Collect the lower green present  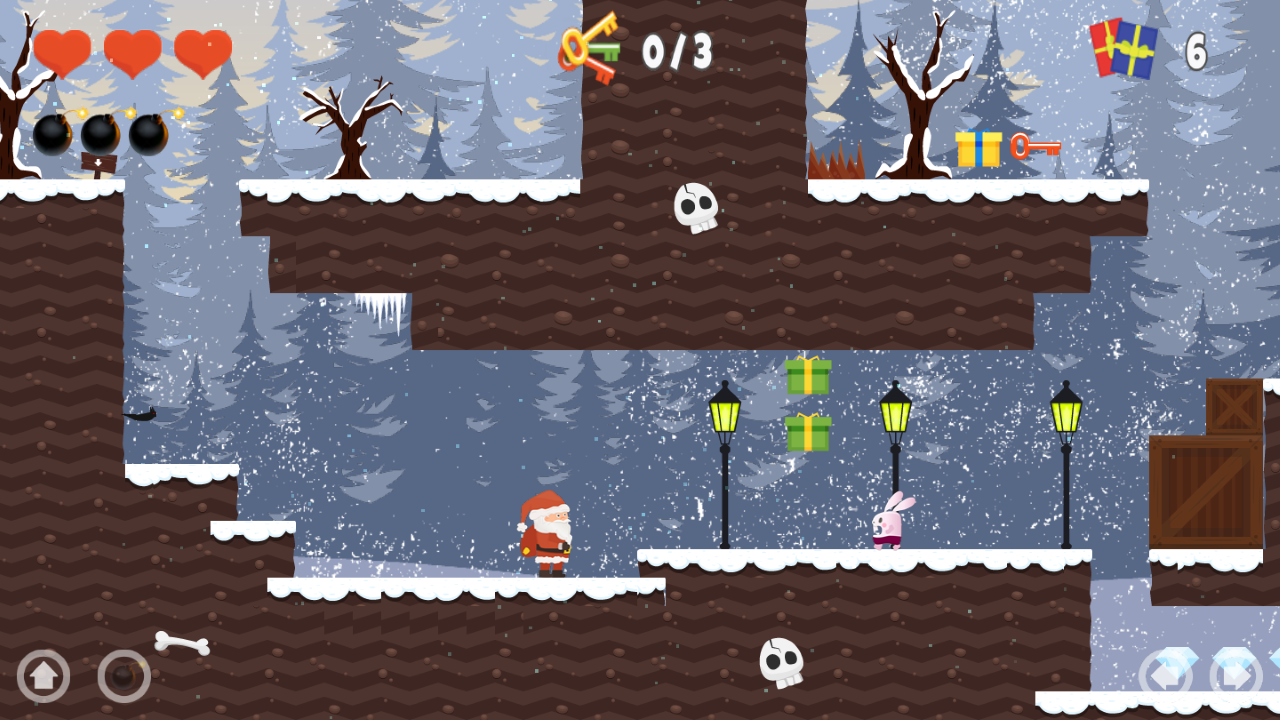pos(806,432)
